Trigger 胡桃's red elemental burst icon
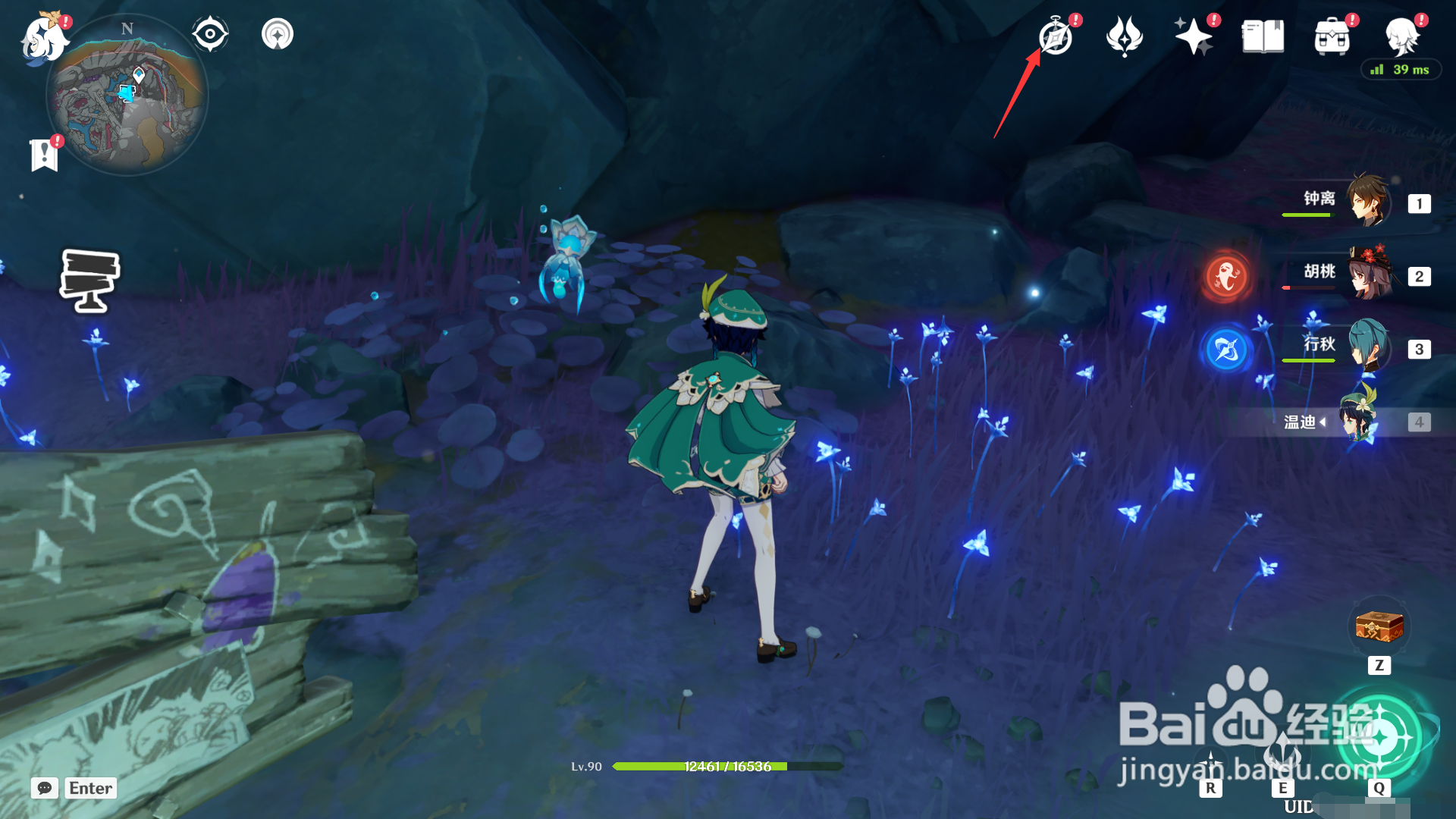 pyautogui.click(x=1226, y=276)
